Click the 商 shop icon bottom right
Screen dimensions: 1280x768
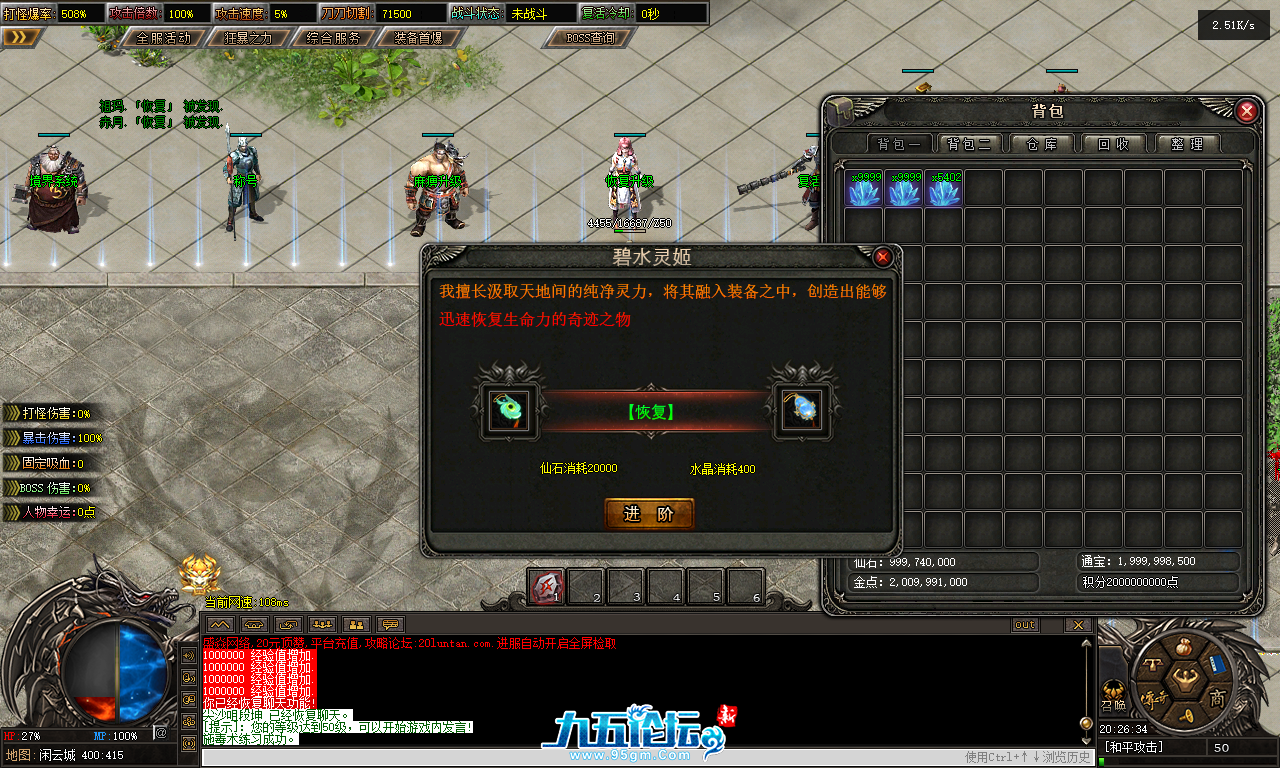[x=1218, y=697]
